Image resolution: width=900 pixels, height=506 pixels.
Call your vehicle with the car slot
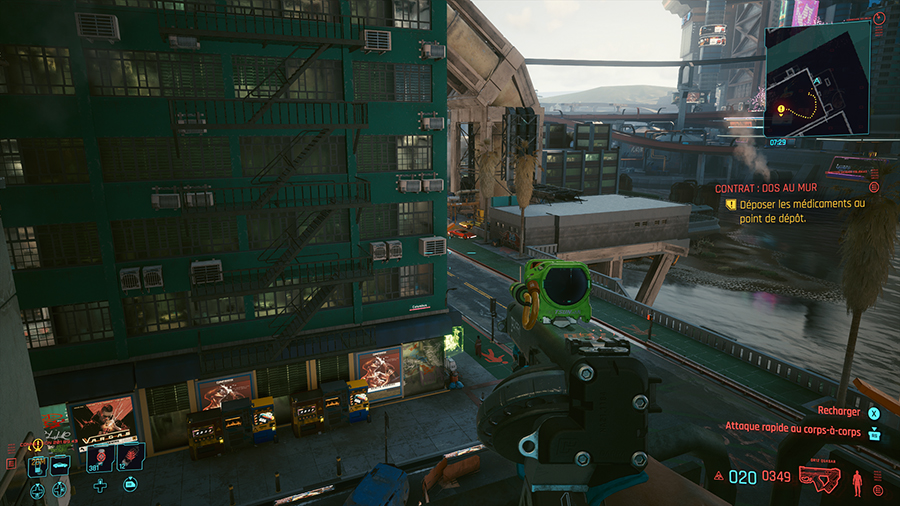point(60,464)
